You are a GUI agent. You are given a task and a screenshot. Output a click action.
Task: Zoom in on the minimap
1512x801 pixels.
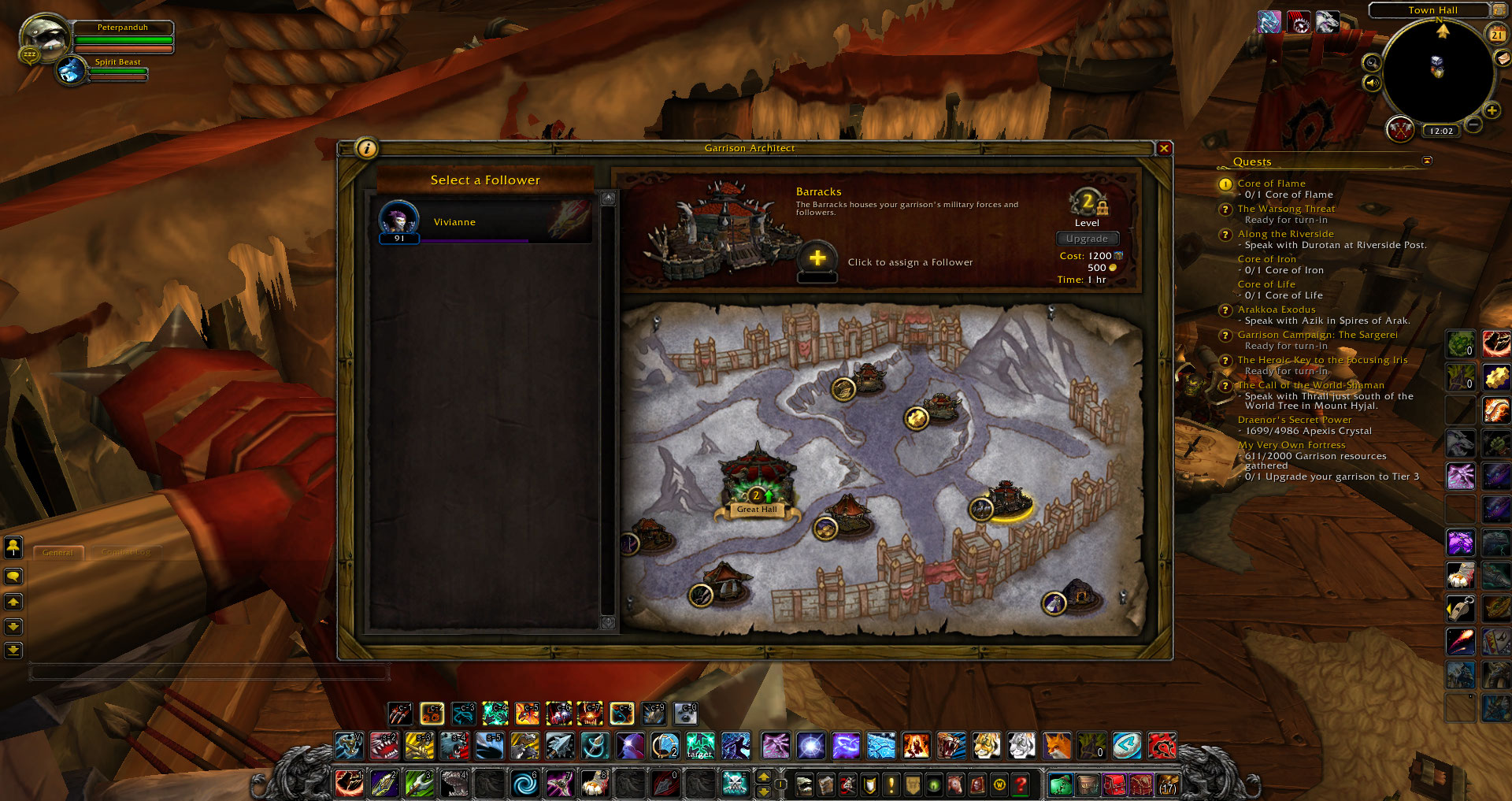(x=1492, y=111)
